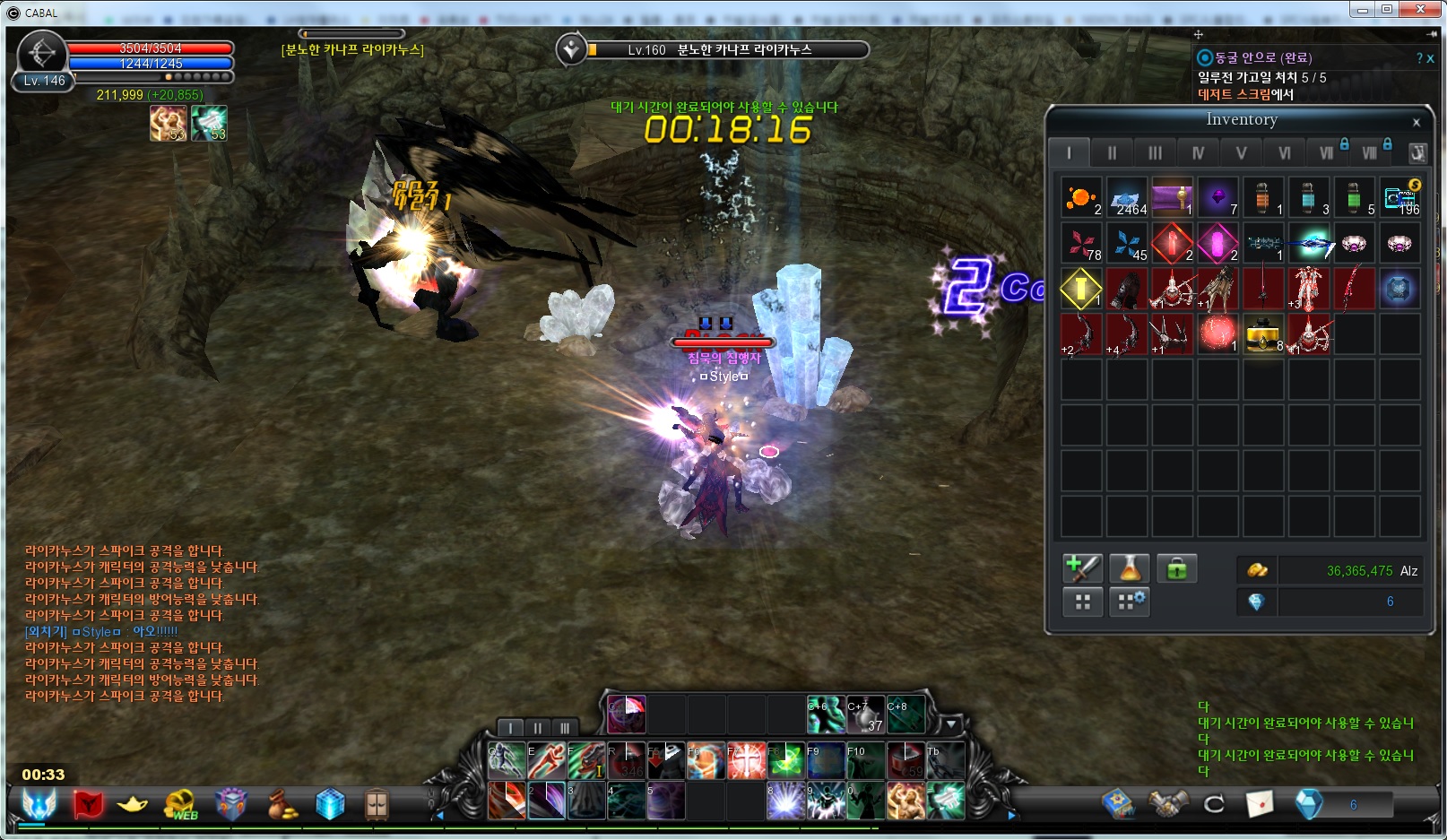Close the quest tracker with the X

[x=1431, y=58]
